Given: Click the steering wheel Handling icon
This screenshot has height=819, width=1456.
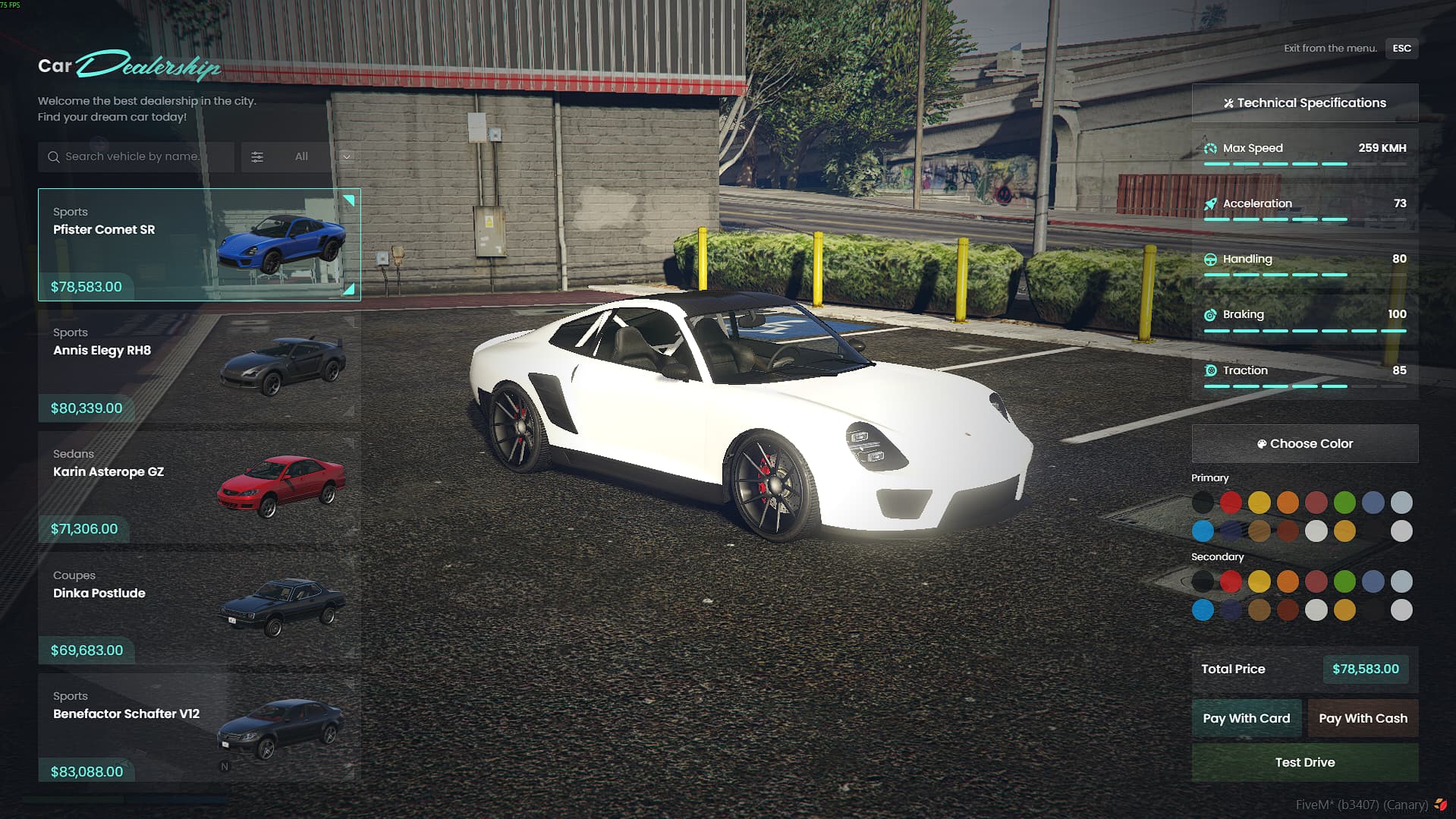Looking at the screenshot, I should [x=1209, y=259].
